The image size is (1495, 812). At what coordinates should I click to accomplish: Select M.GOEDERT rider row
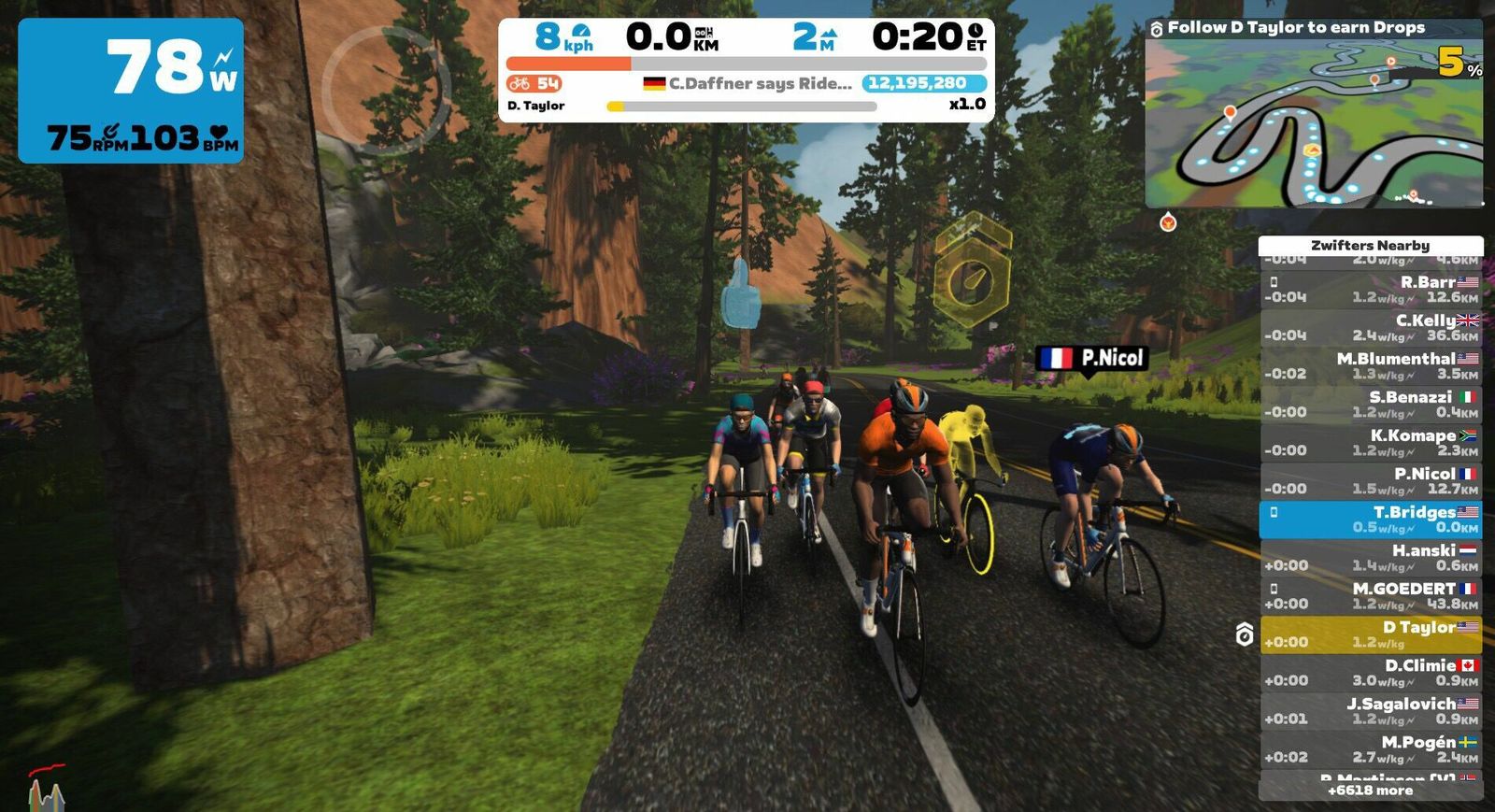[x=1371, y=596]
